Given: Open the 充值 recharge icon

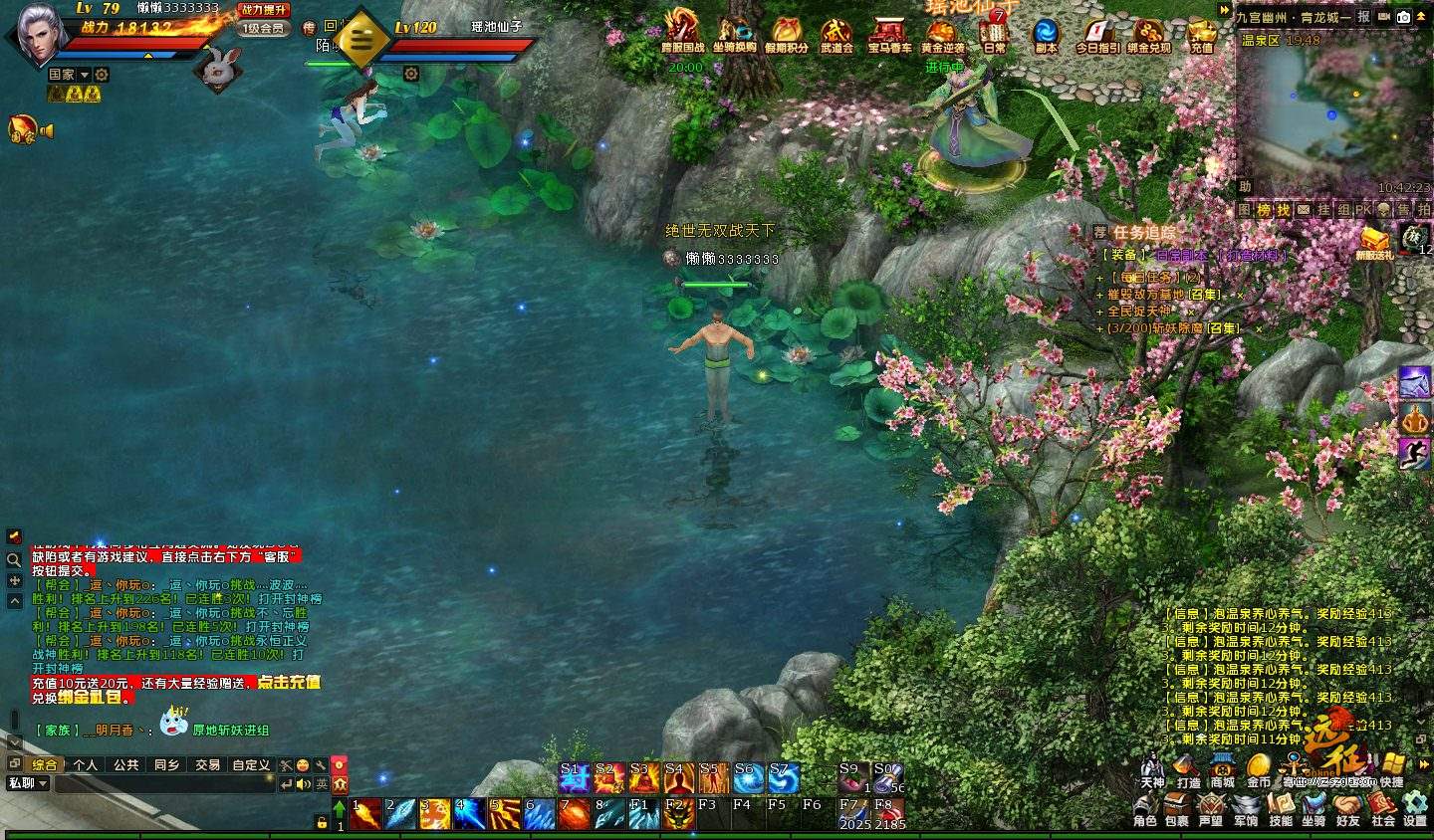Looking at the screenshot, I should click(x=1202, y=35).
